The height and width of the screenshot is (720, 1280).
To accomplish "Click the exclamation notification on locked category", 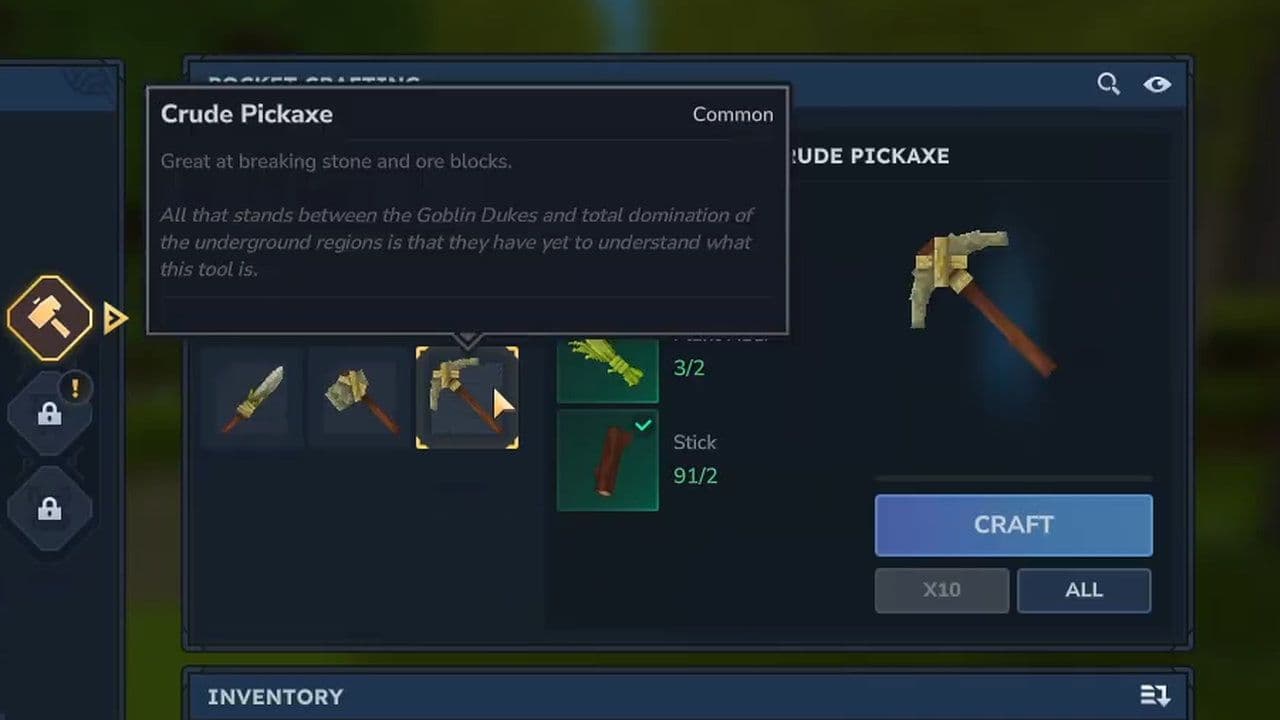I will click(x=75, y=388).
